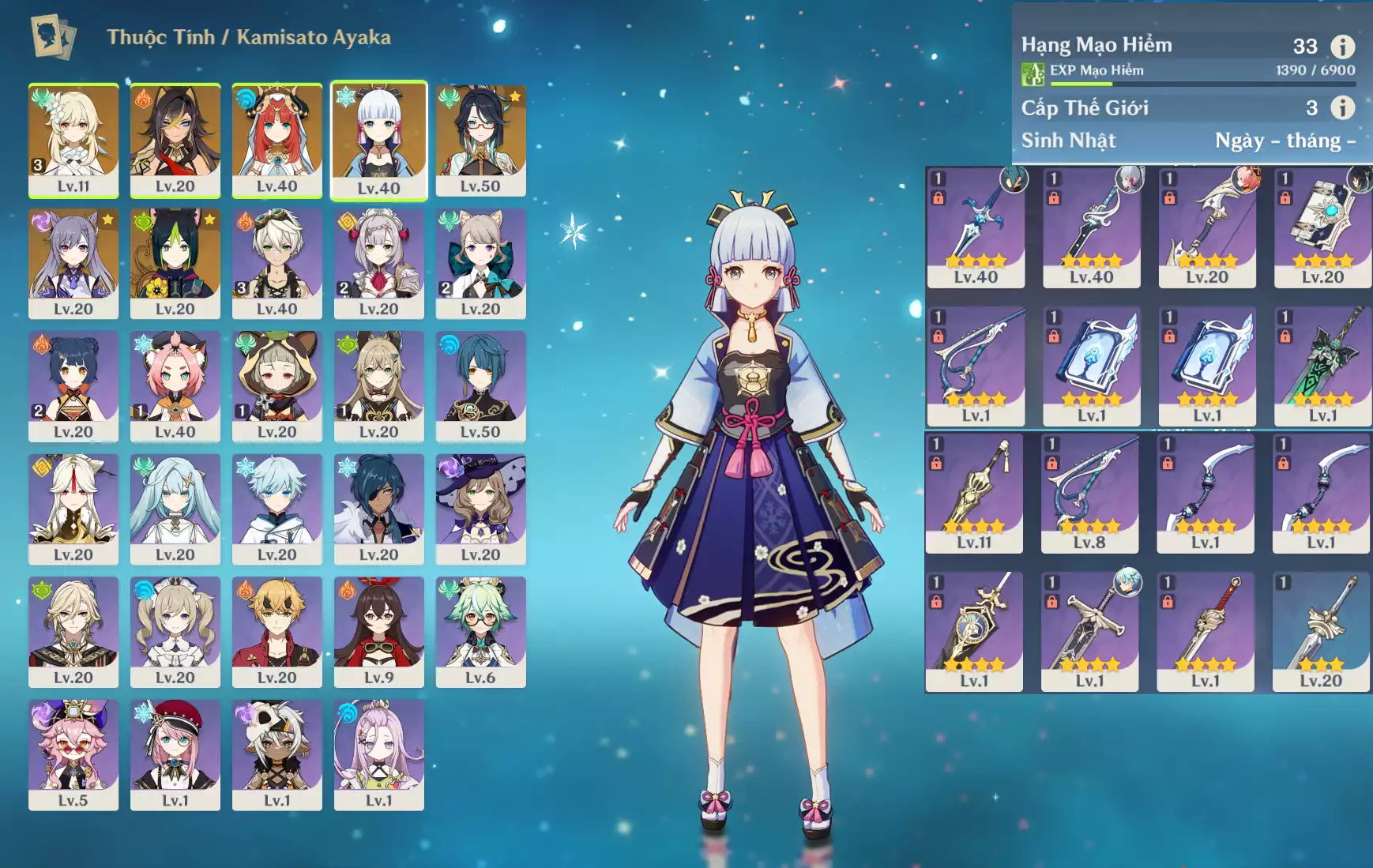Screen dimensions: 1373x868
Task: Choose Dehya's character portrait
Action: coord(175,140)
